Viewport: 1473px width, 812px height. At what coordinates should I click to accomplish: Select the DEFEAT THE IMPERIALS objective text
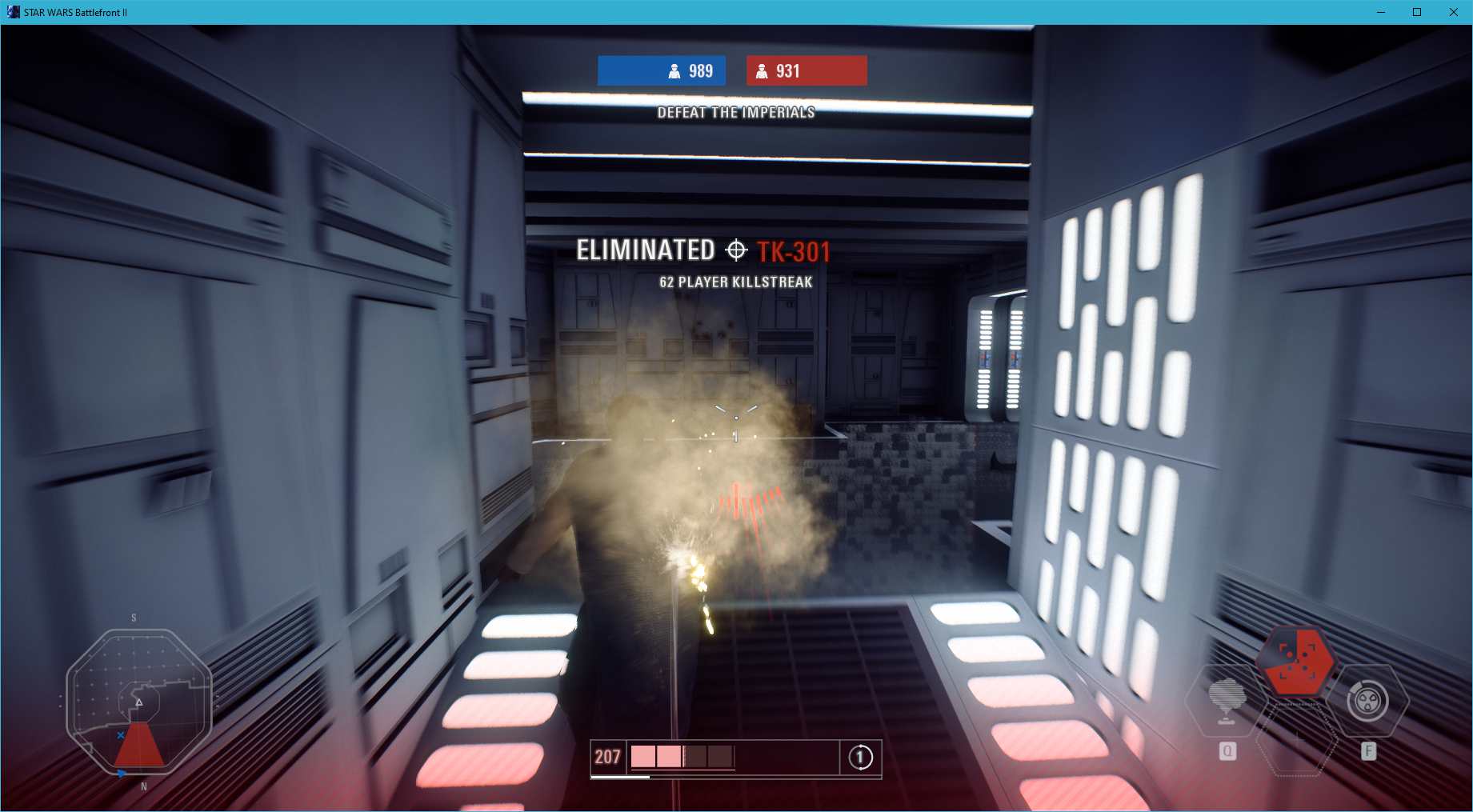point(735,113)
